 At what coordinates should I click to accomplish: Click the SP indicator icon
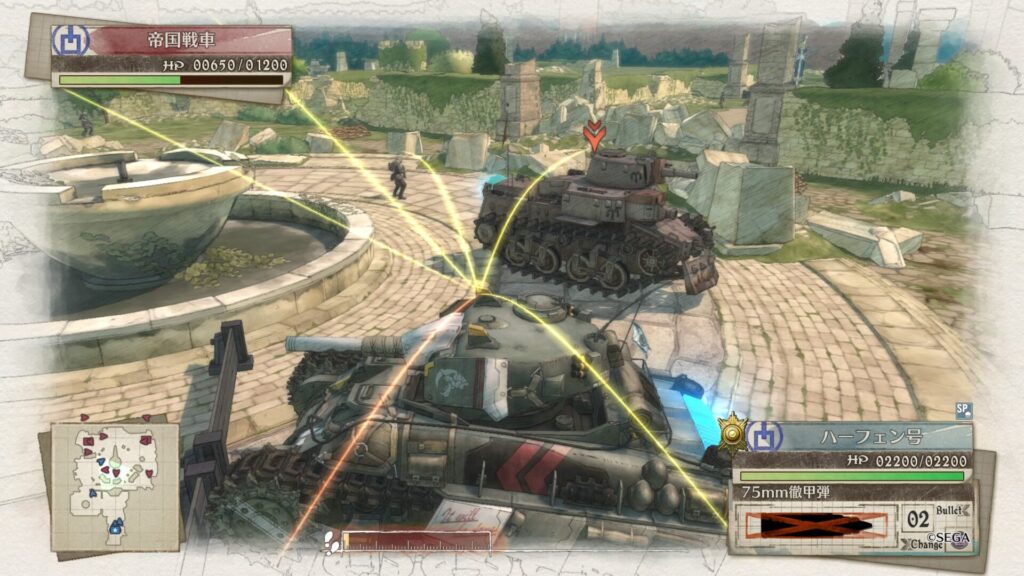(x=964, y=410)
